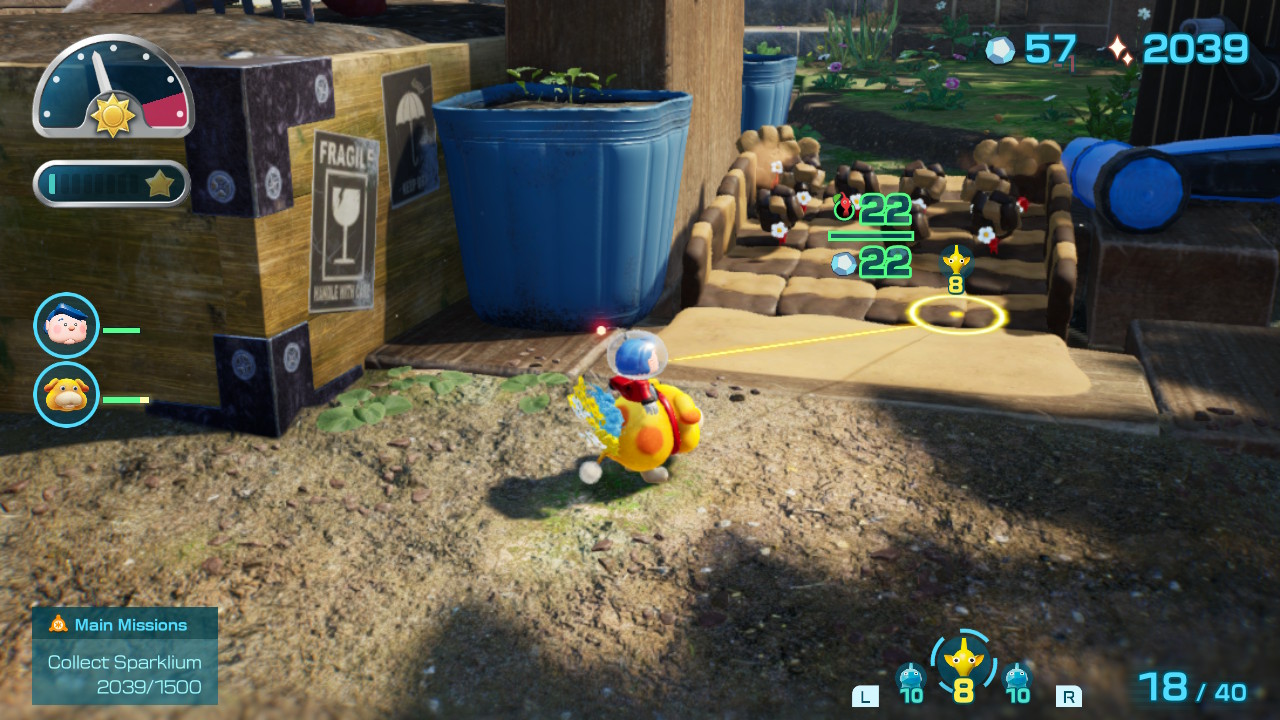Select the yellow Pikmin squad icon
The width and height of the screenshot is (1280, 720).
pyautogui.click(x=962, y=661)
